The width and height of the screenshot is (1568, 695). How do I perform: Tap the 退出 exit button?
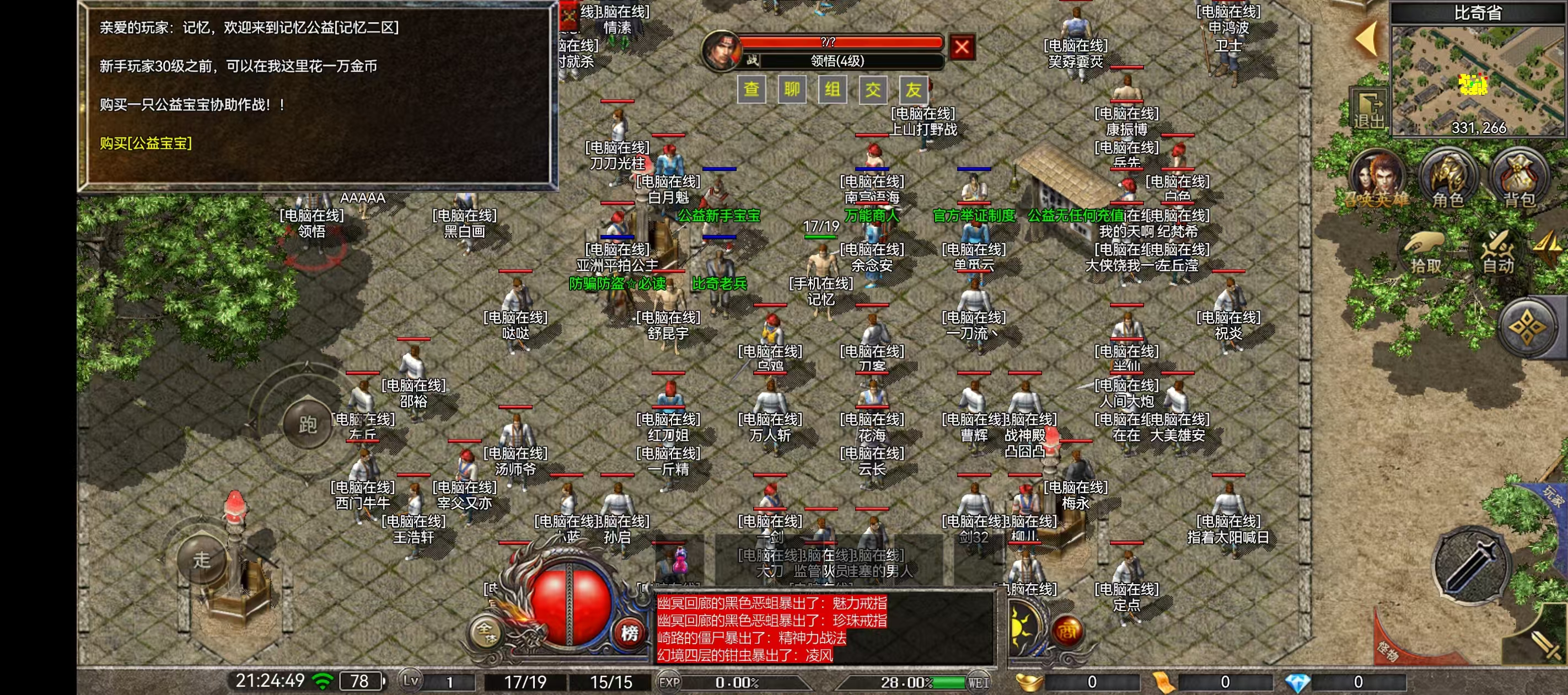[x=1368, y=111]
